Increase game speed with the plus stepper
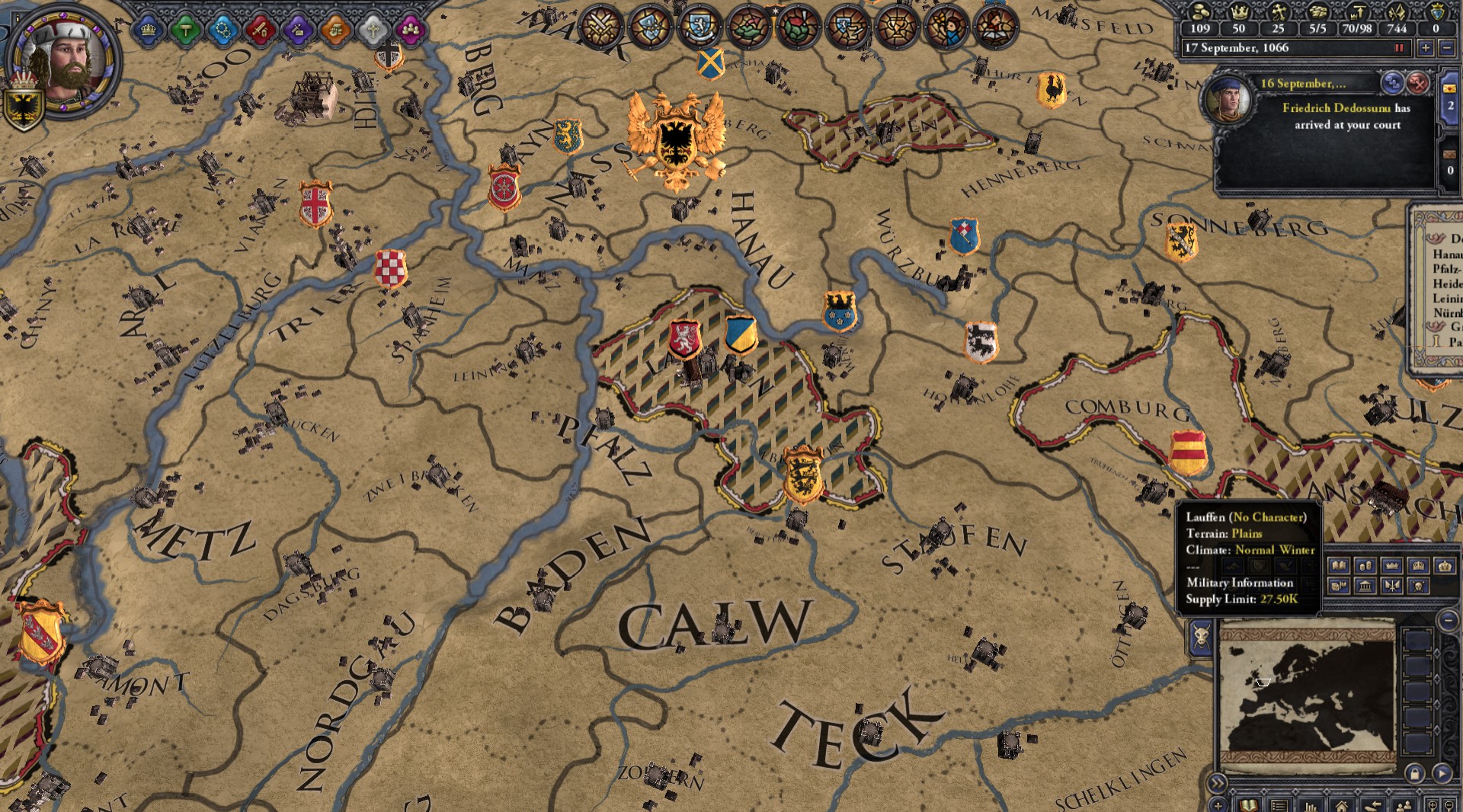The image size is (1463, 812). (x=1425, y=49)
